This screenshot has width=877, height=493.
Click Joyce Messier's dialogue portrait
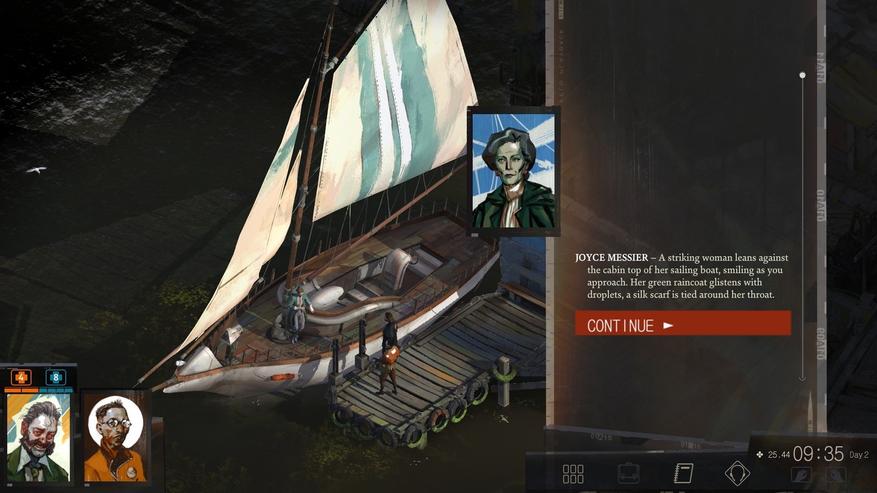513,171
